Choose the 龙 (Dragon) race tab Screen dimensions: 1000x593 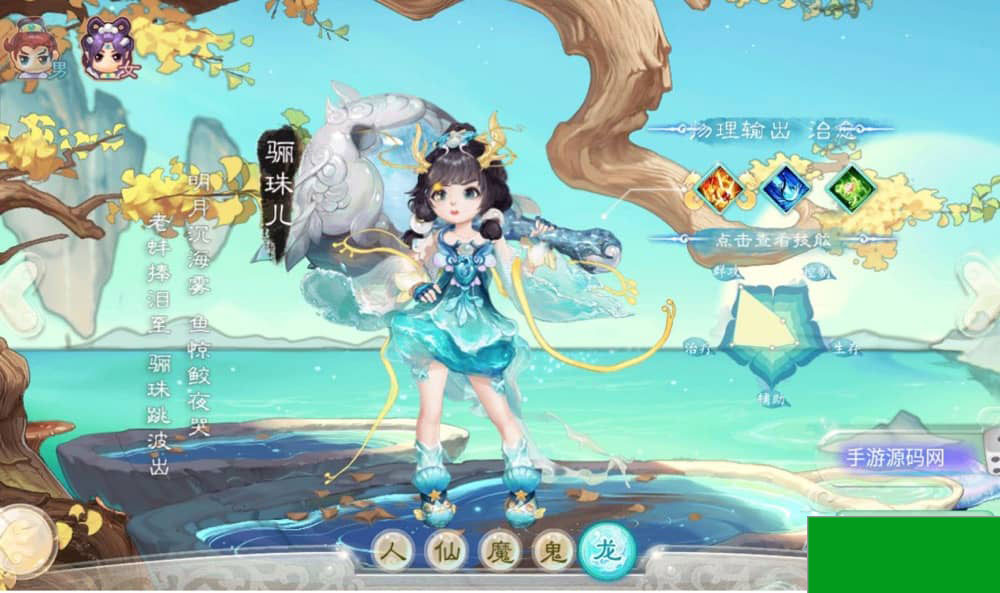tap(607, 549)
